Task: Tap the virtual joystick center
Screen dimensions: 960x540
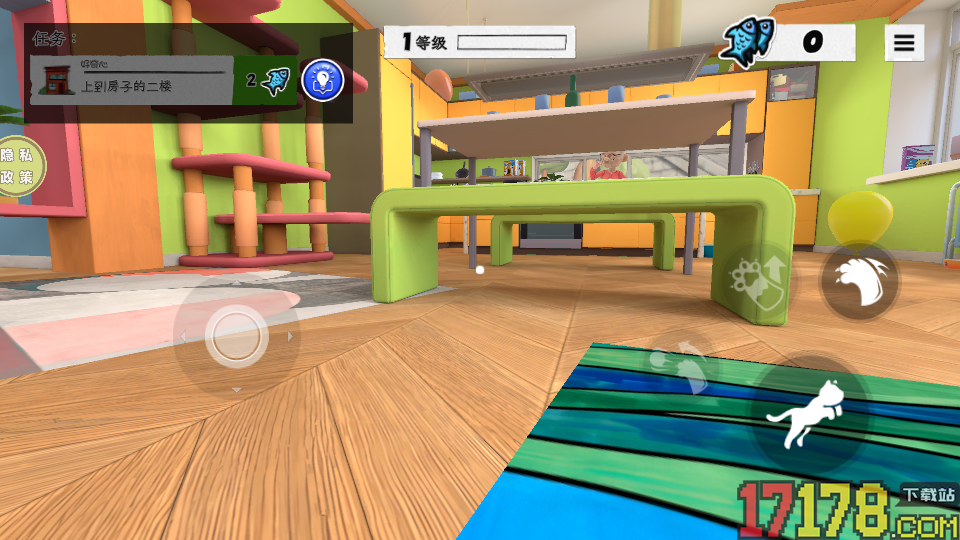Action: (237, 335)
